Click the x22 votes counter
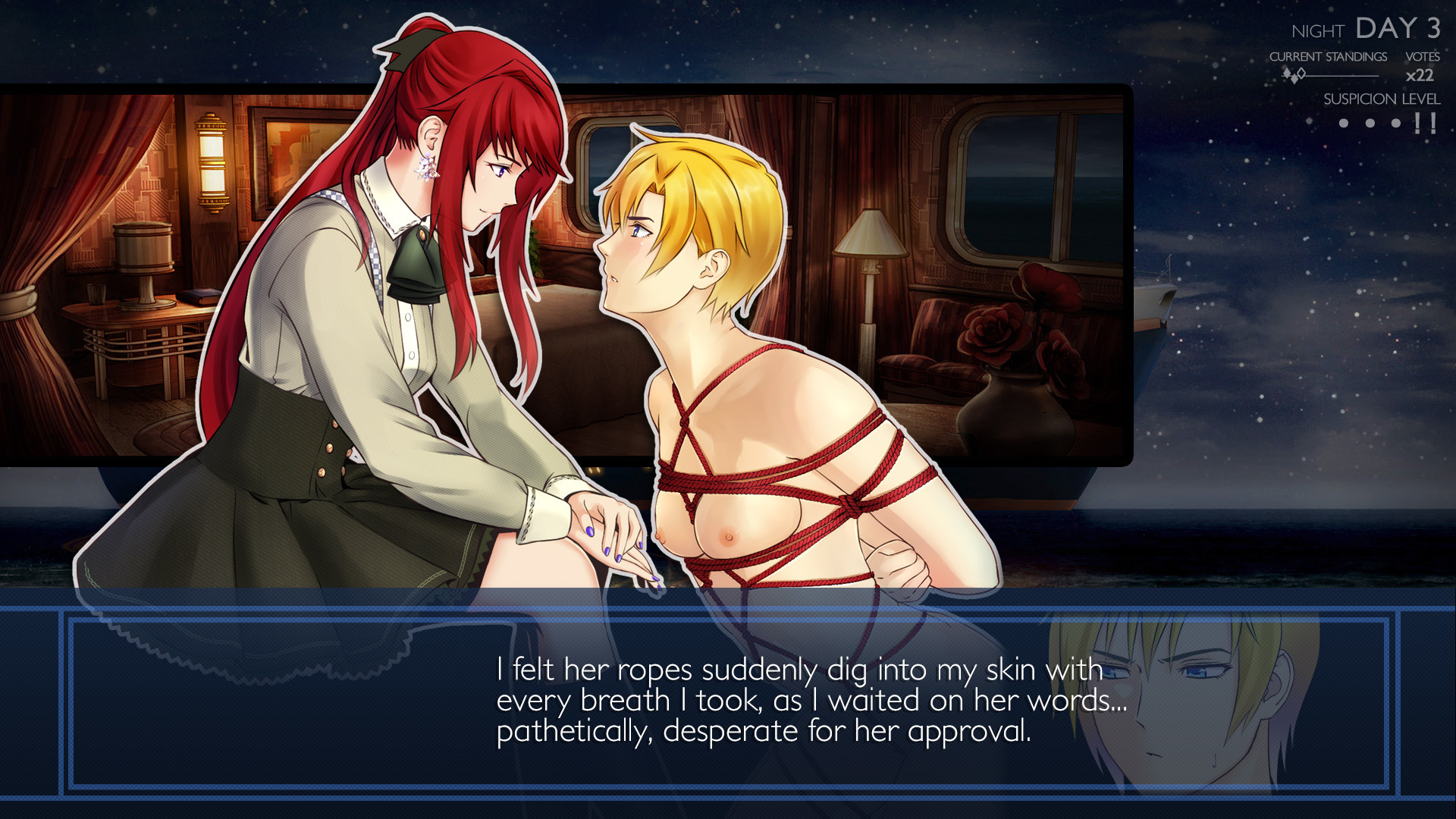The height and width of the screenshot is (819, 1456). click(x=1419, y=75)
